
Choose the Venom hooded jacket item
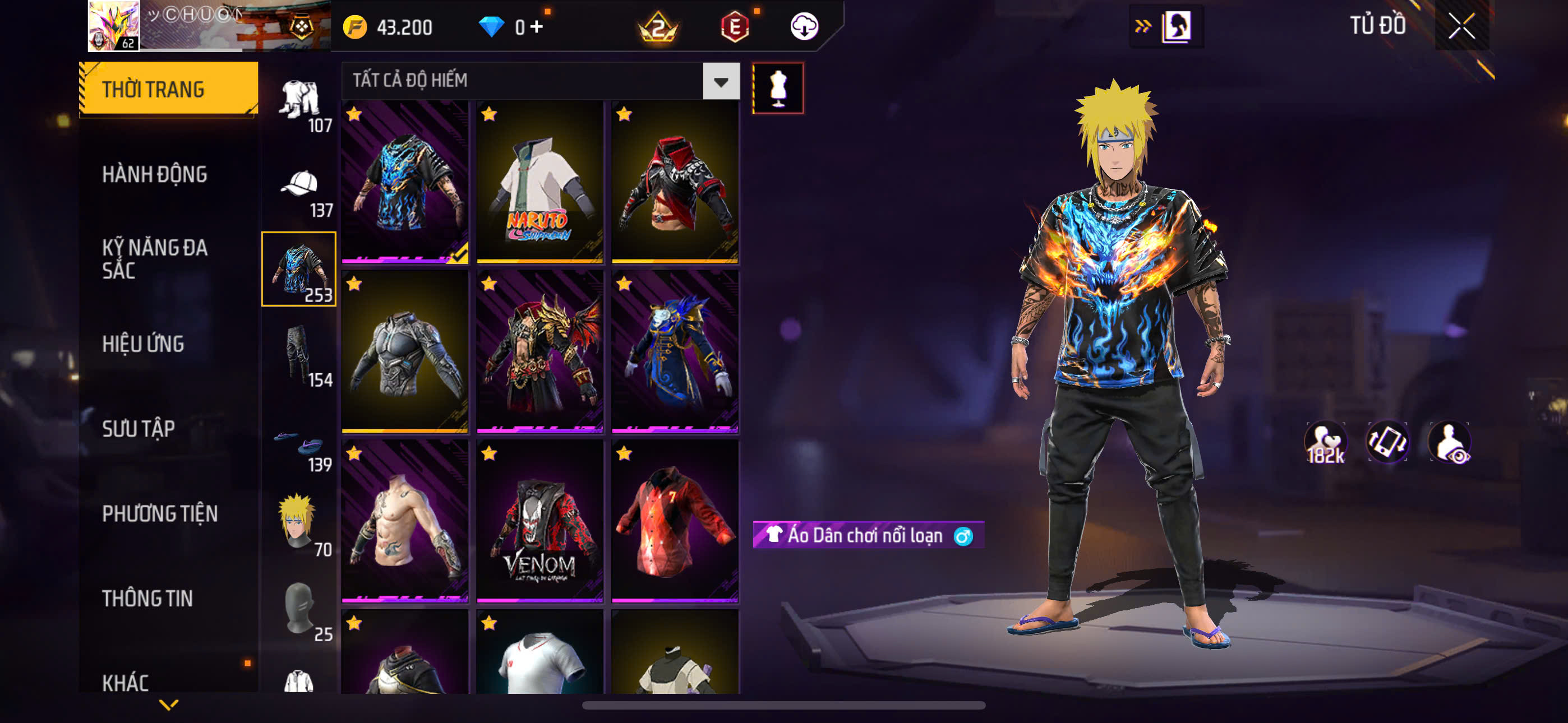pyautogui.click(x=539, y=522)
